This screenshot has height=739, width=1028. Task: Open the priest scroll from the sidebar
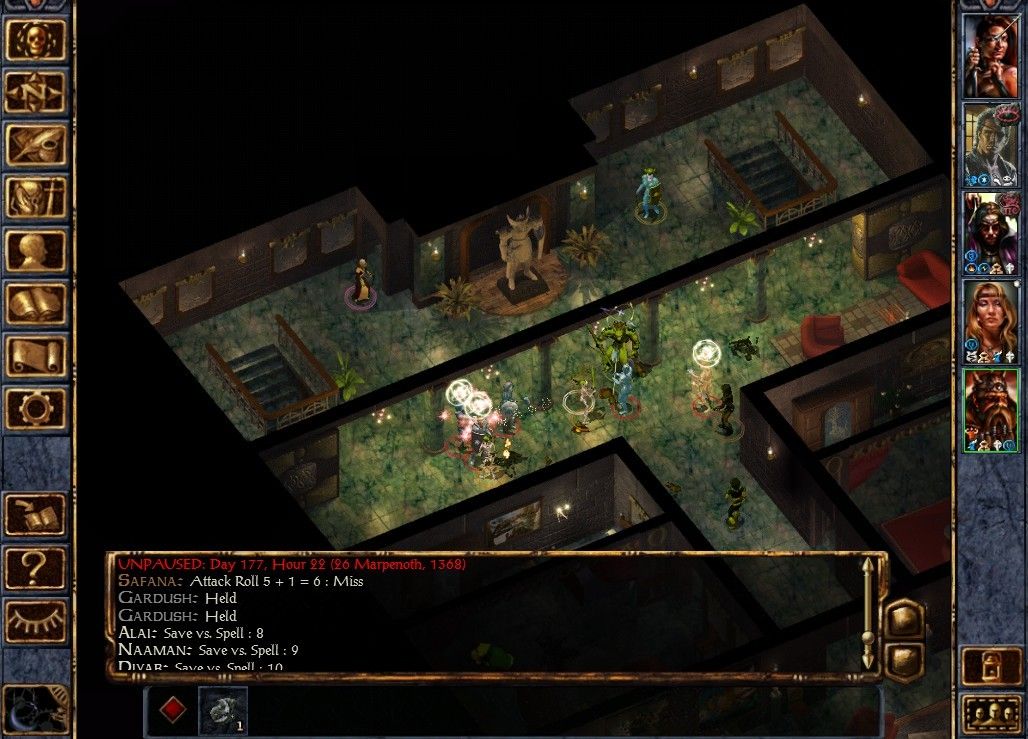[36, 356]
